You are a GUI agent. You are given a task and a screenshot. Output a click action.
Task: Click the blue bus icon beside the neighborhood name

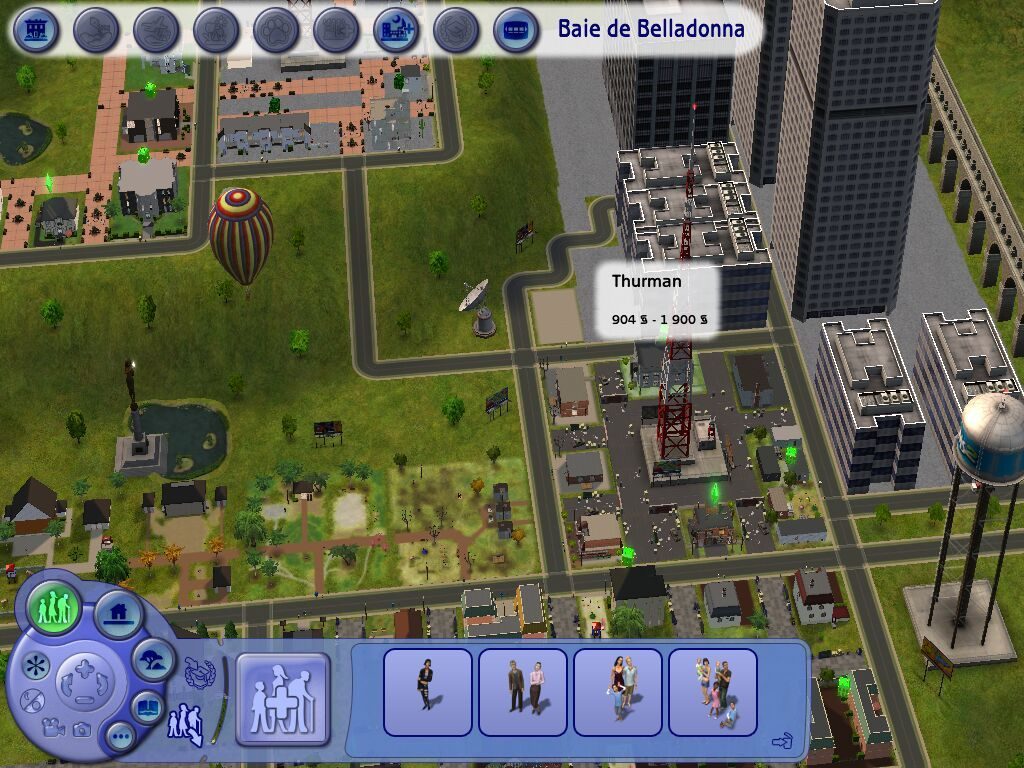click(516, 30)
